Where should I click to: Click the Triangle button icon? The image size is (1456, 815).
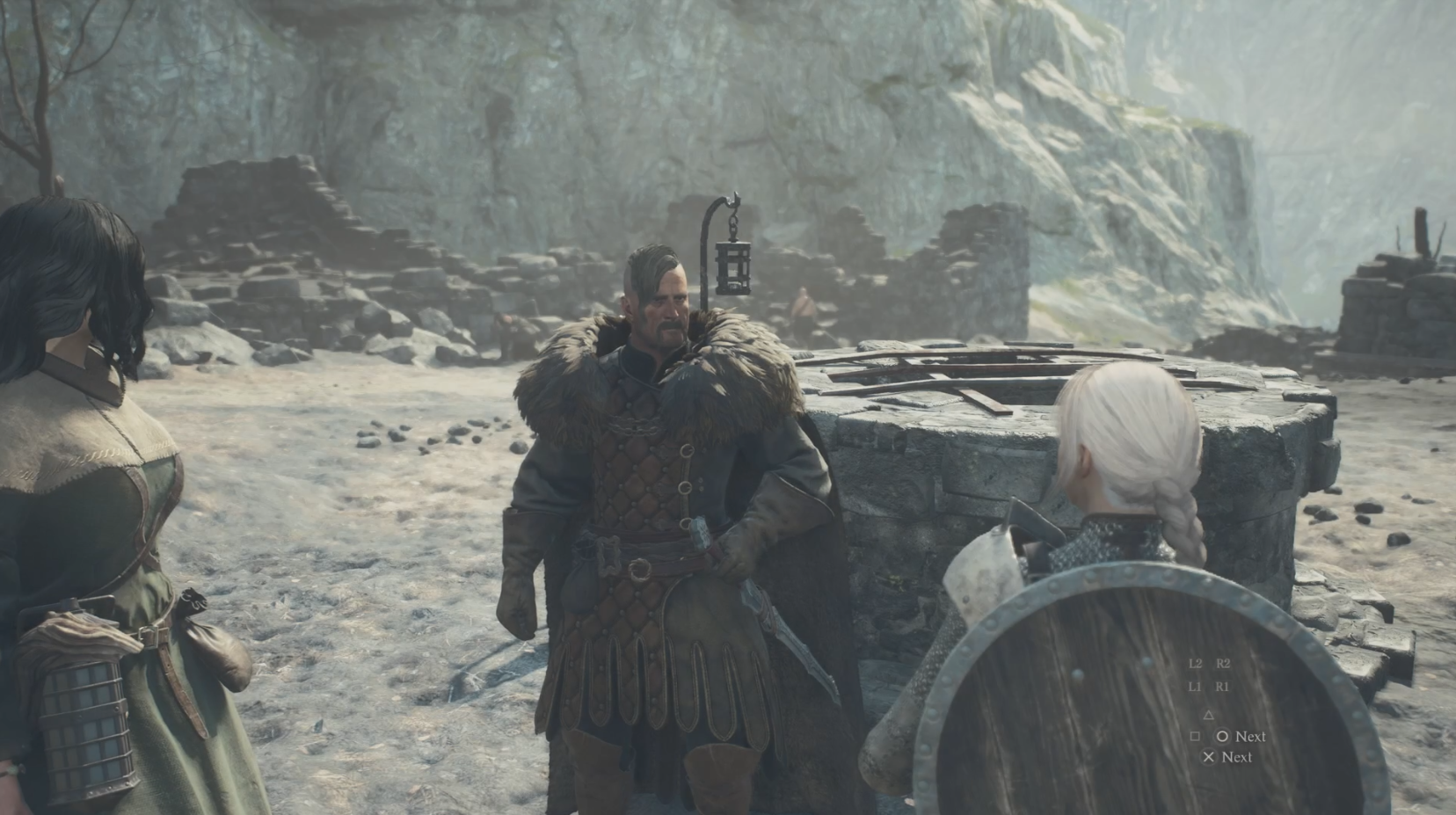tap(1209, 716)
